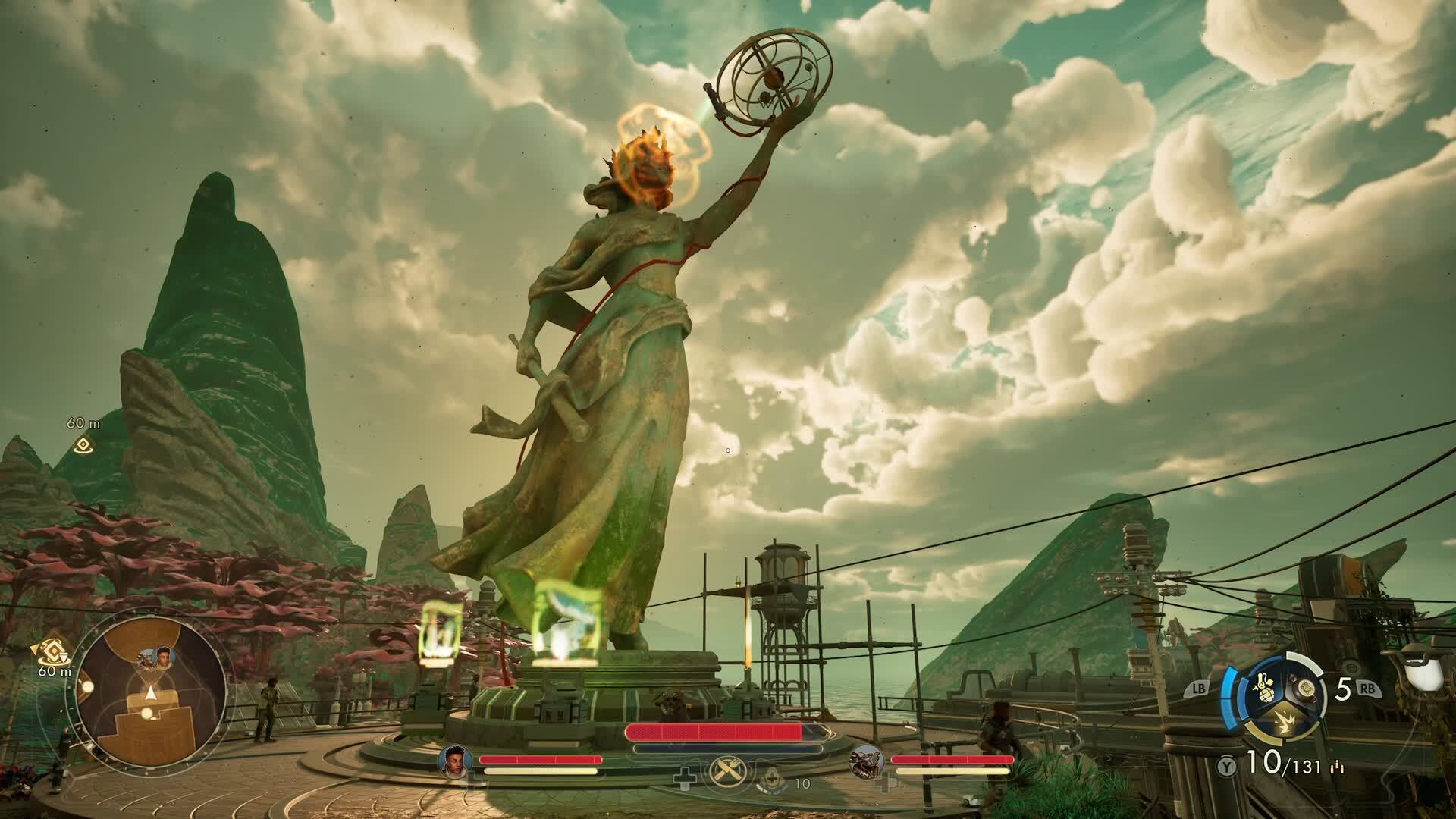Use the potion flask slot
This screenshot has width=1456, height=819.
(1303, 689)
